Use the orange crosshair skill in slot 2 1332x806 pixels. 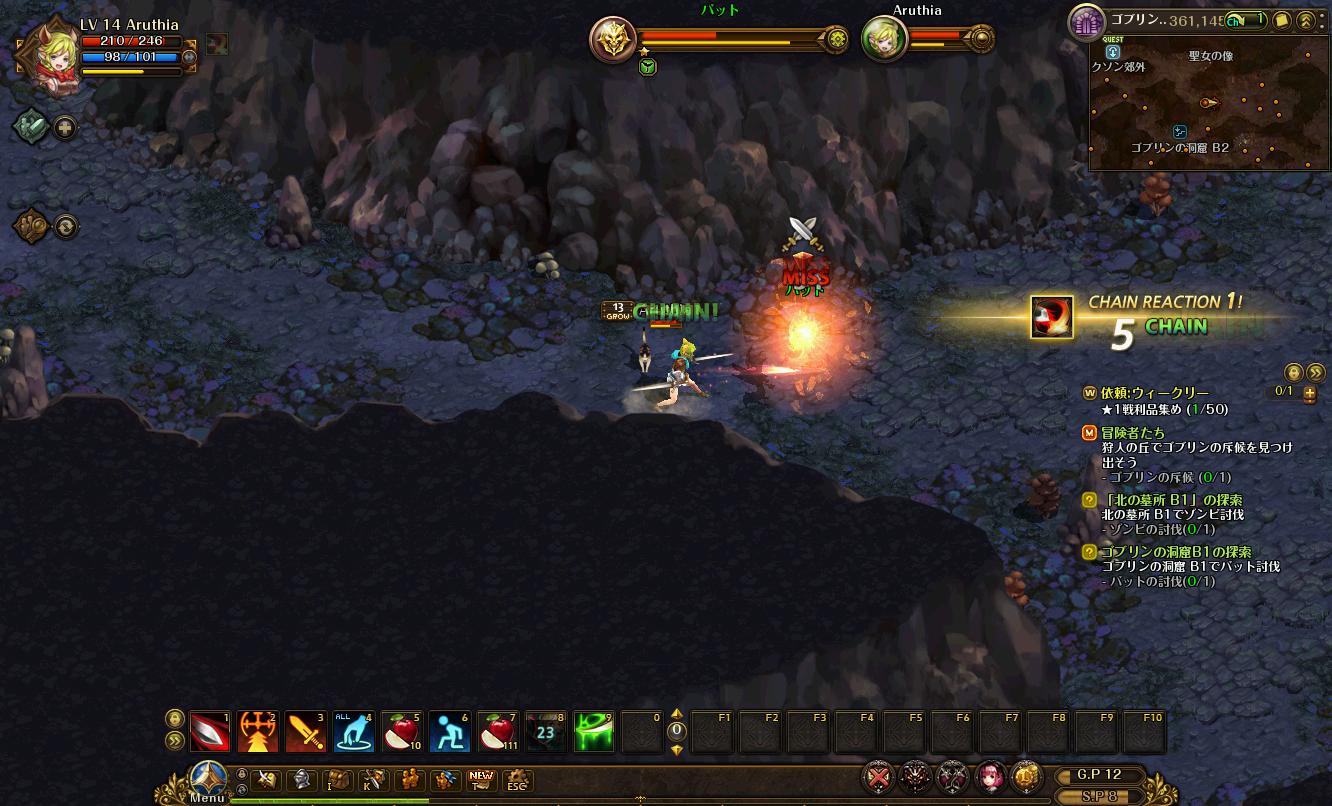pos(258,732)
